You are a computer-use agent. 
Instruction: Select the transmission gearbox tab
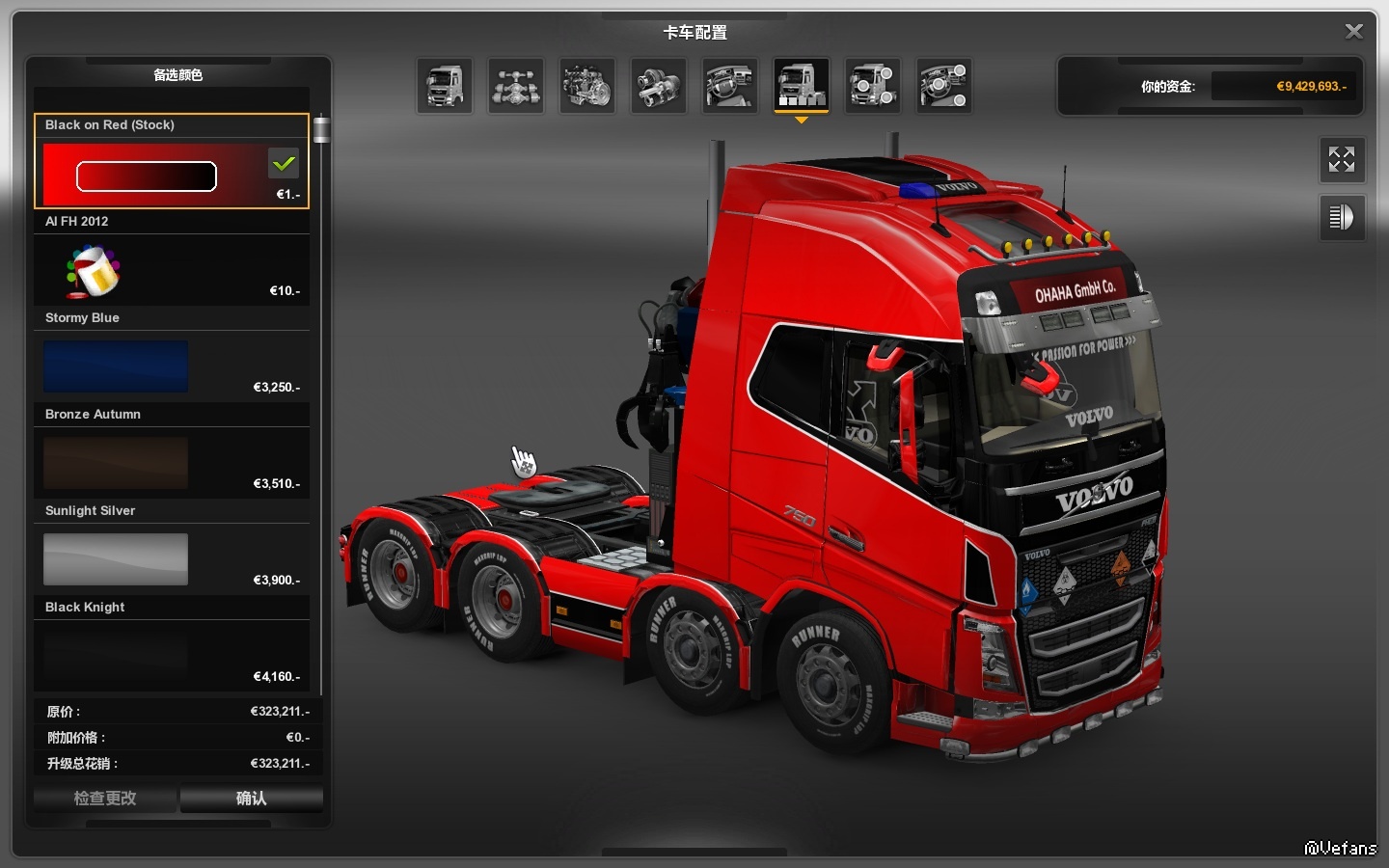coord(659,86)
